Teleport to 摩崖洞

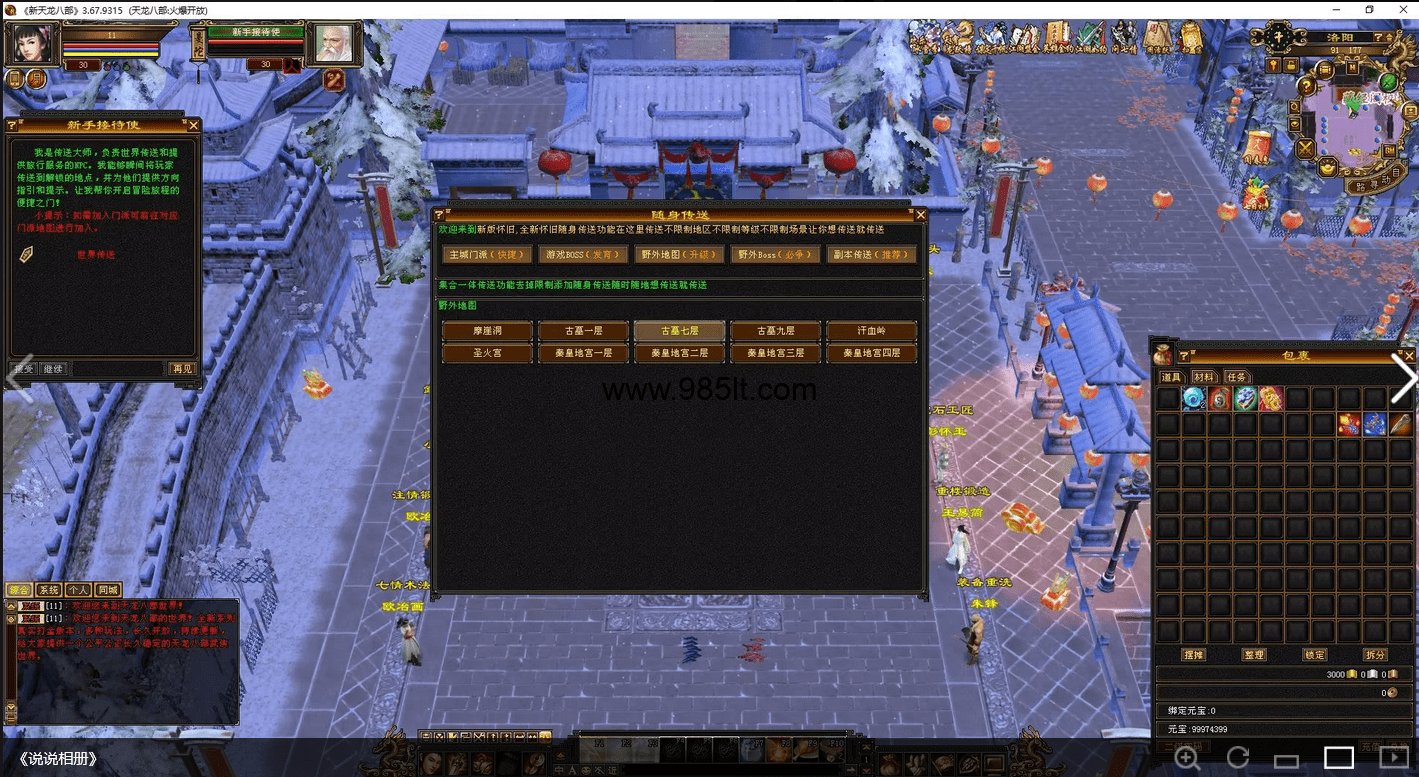click(x=487, y=331)
